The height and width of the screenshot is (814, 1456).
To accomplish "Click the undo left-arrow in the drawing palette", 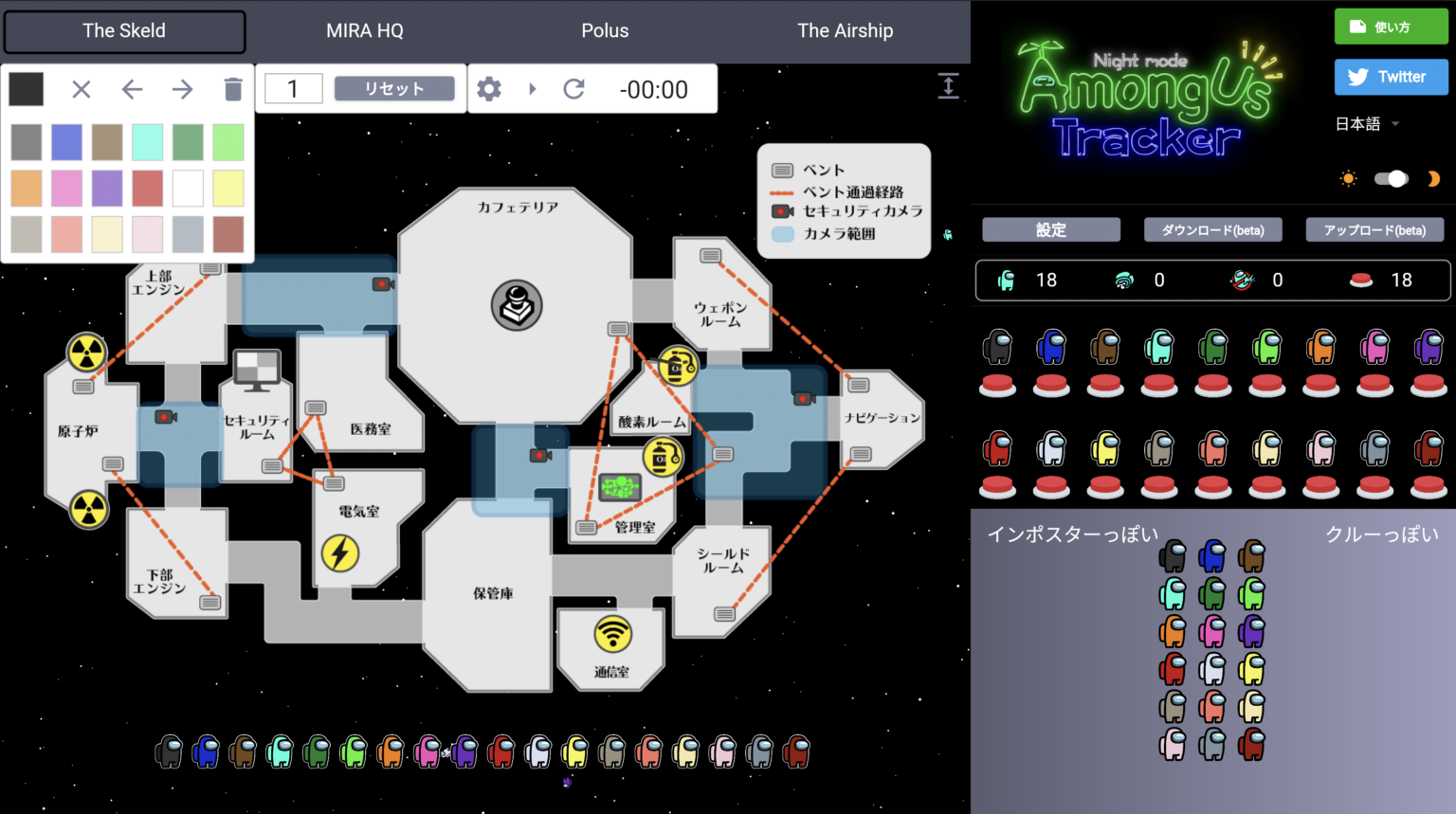I will [x=132, y=88].
